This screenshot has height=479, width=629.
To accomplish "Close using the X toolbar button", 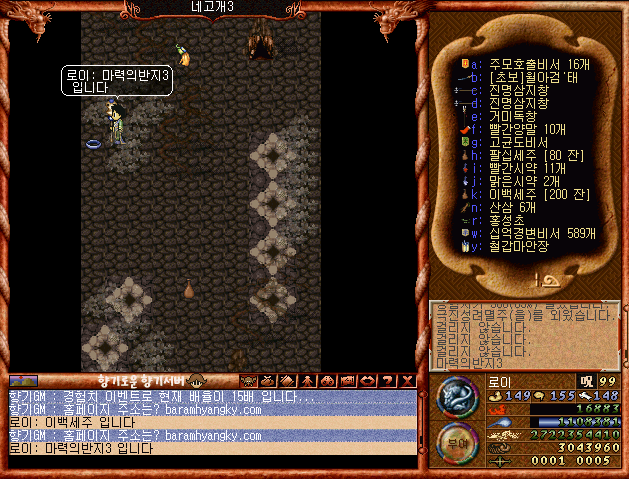I will click(x=407, y=381).
